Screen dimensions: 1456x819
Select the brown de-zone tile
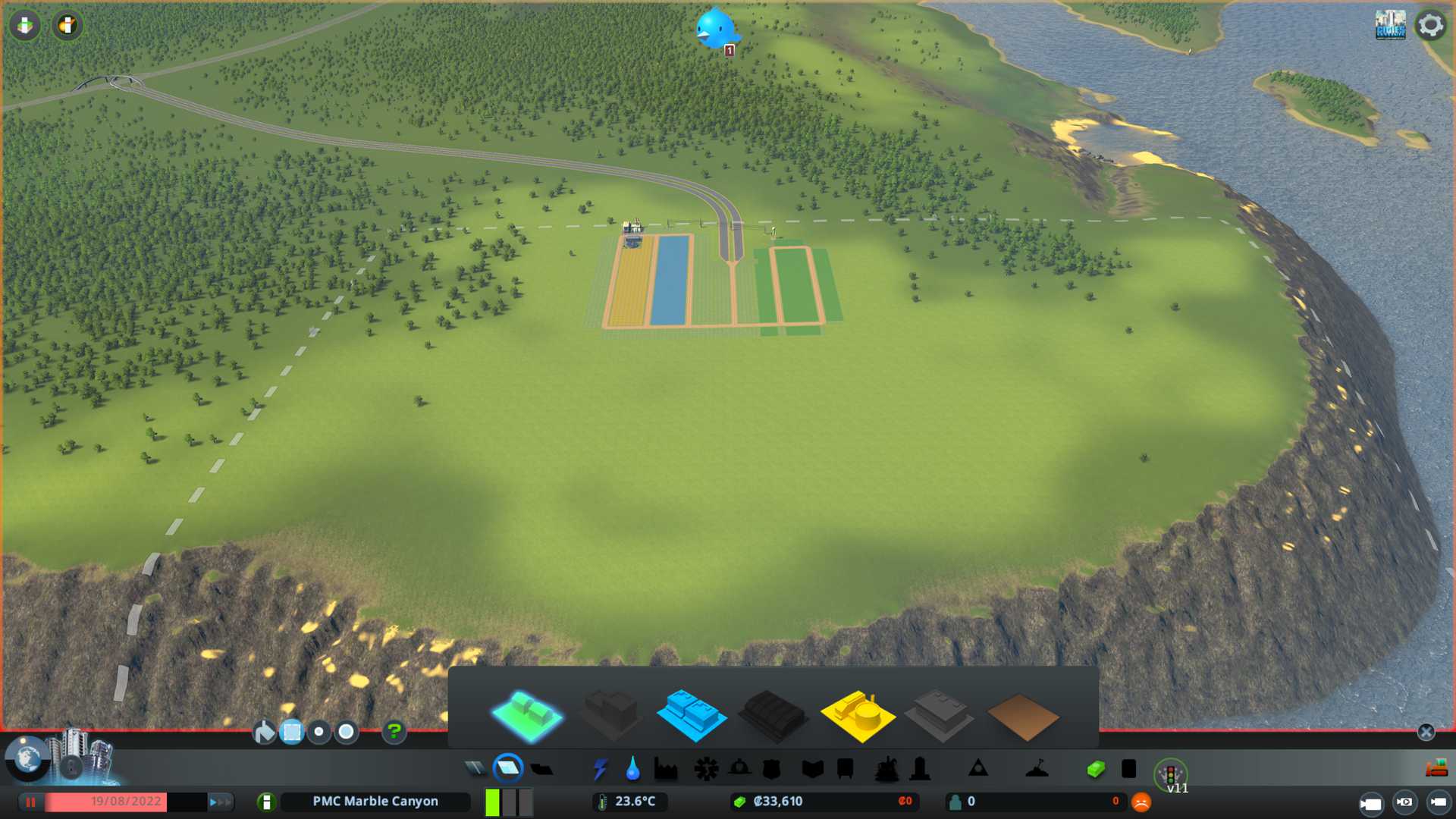pyautogui.click(x=1022, y=717)
